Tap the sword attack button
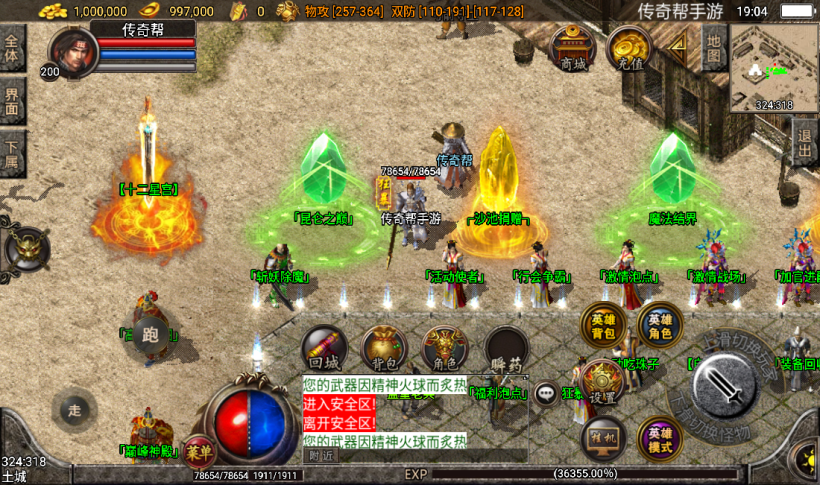Image resolution: width=820 pixels, height=485 pixels. pos(724,383)
